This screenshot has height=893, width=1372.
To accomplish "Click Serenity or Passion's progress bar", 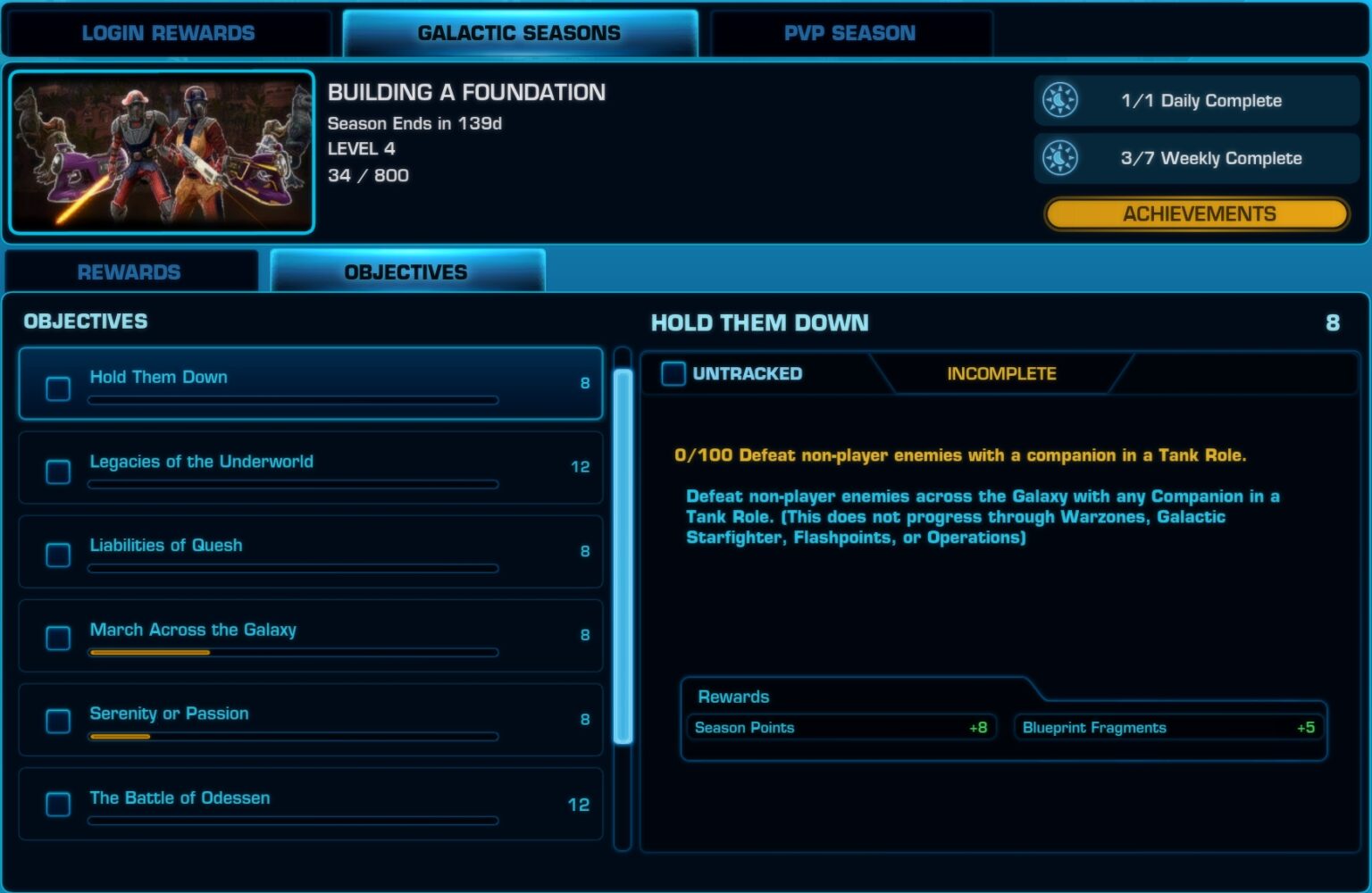I will click(292, 737).
